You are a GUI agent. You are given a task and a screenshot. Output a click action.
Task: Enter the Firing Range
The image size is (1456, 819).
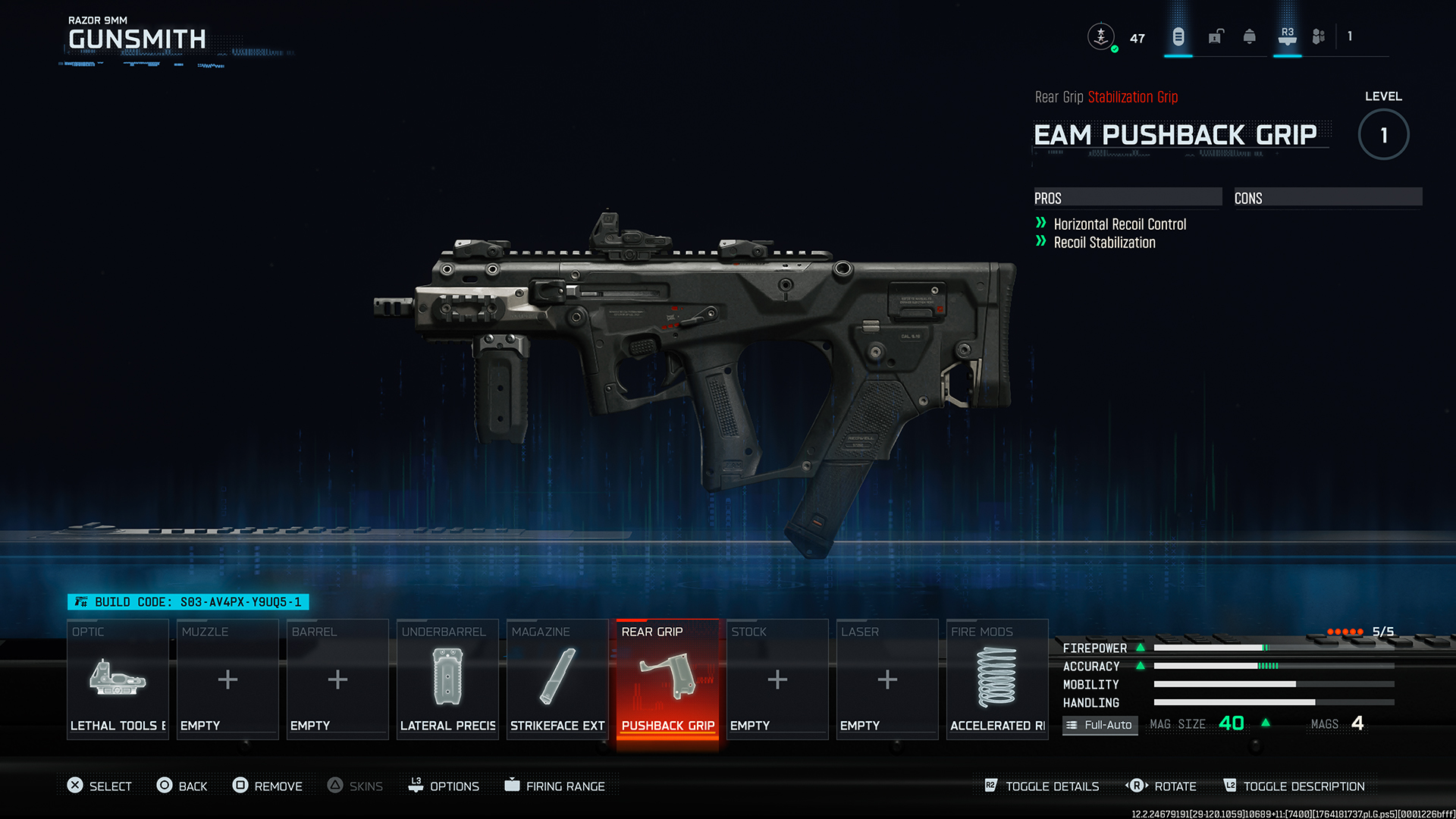pos(557,786)
